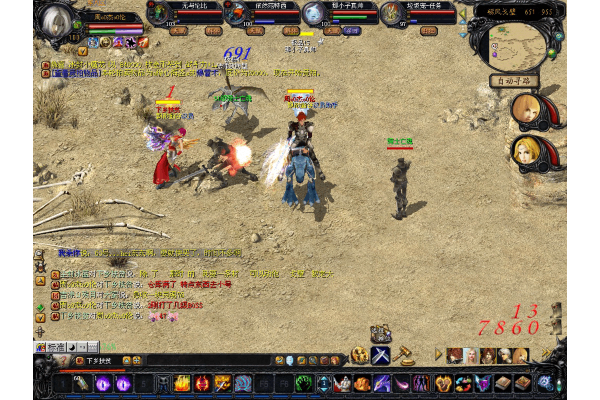600x400 pixels.
Task: Activate the pink crescent slash skill
Action: coord(400,383)
